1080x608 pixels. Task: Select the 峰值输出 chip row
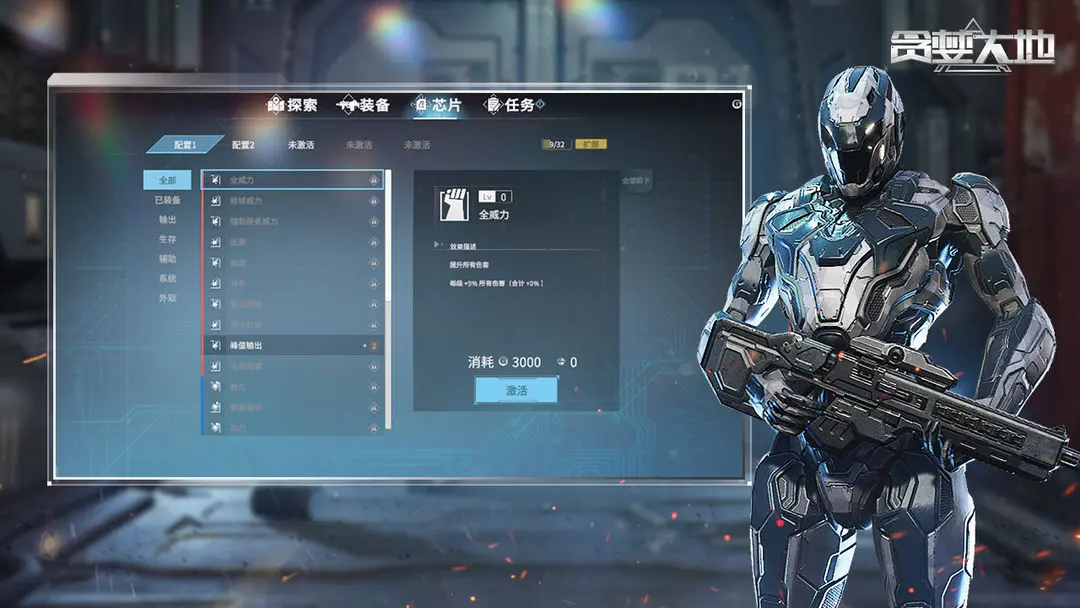click(x=292, y=346)
